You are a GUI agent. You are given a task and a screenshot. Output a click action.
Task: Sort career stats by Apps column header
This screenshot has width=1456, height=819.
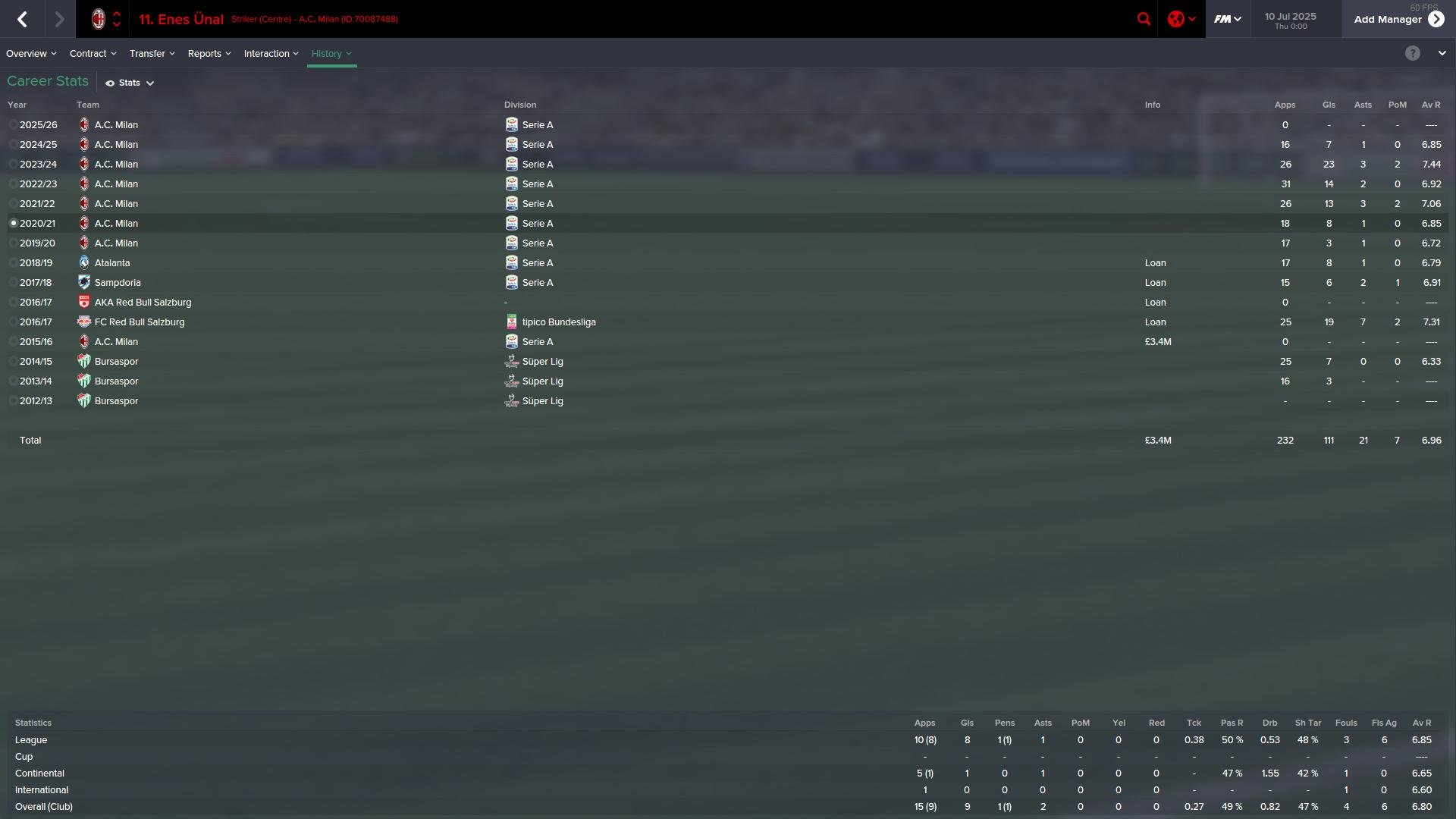tap(1285, 105)
